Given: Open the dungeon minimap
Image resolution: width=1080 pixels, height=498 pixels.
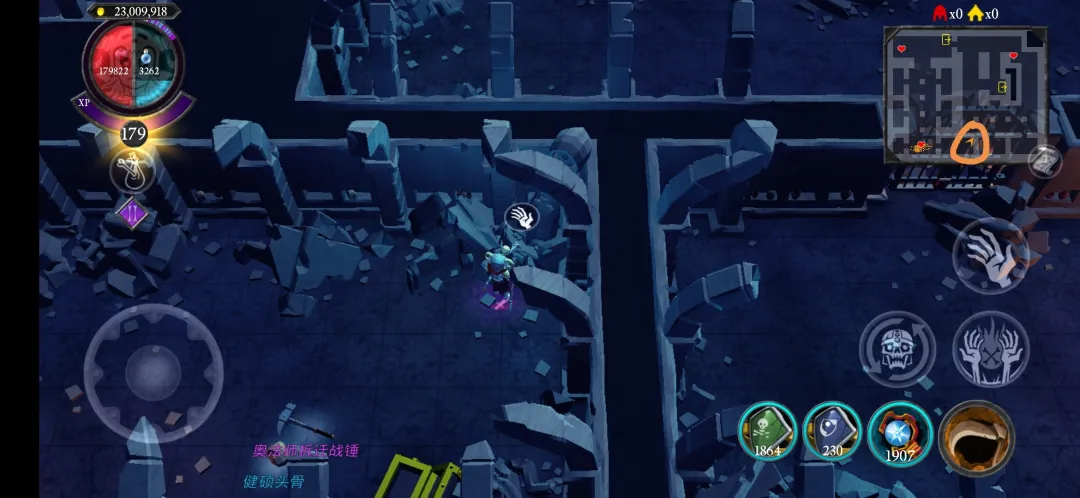Looking at the screenshot, I should tap(964, 95).
